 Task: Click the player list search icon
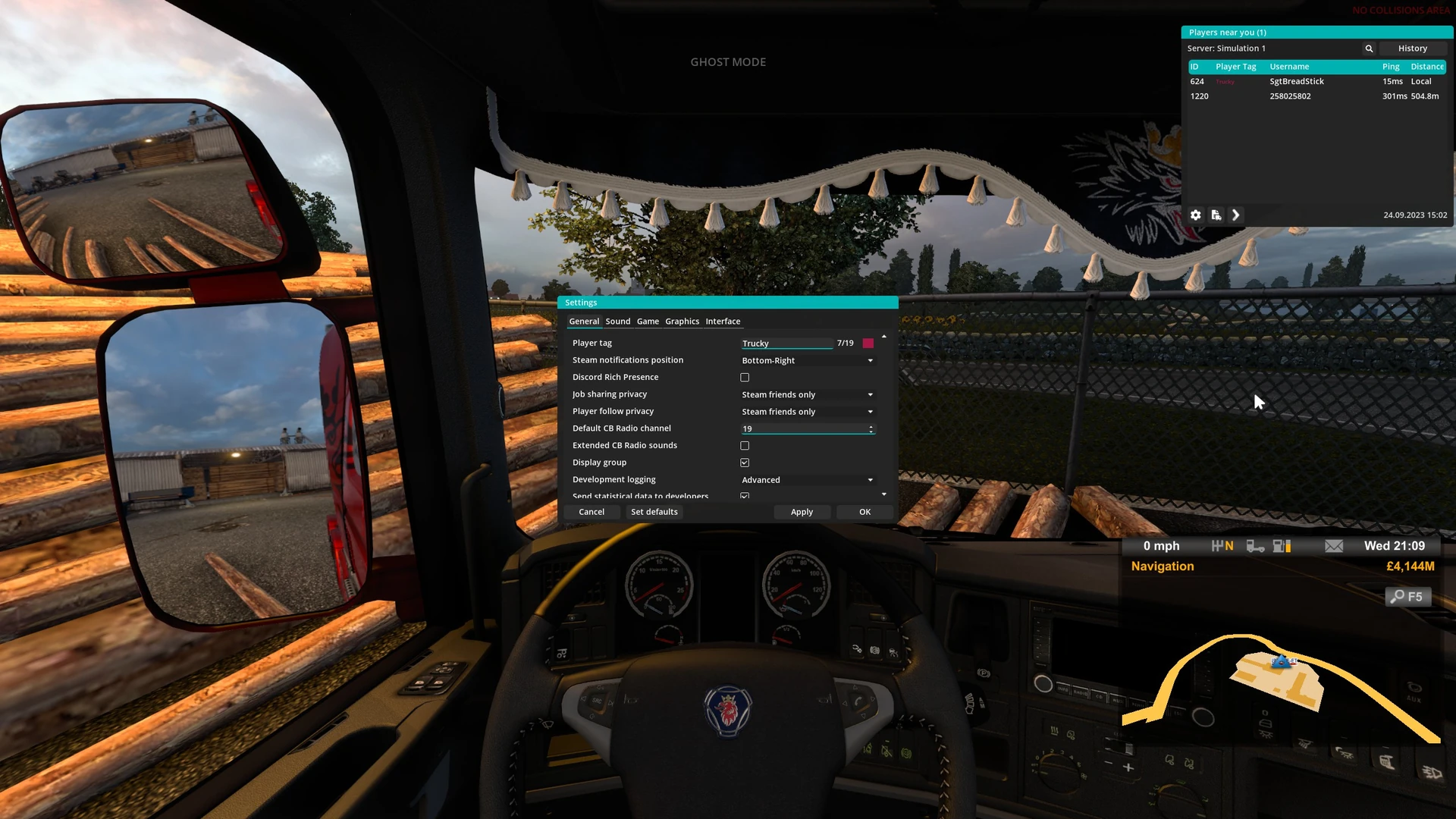tap(1369, 49)
